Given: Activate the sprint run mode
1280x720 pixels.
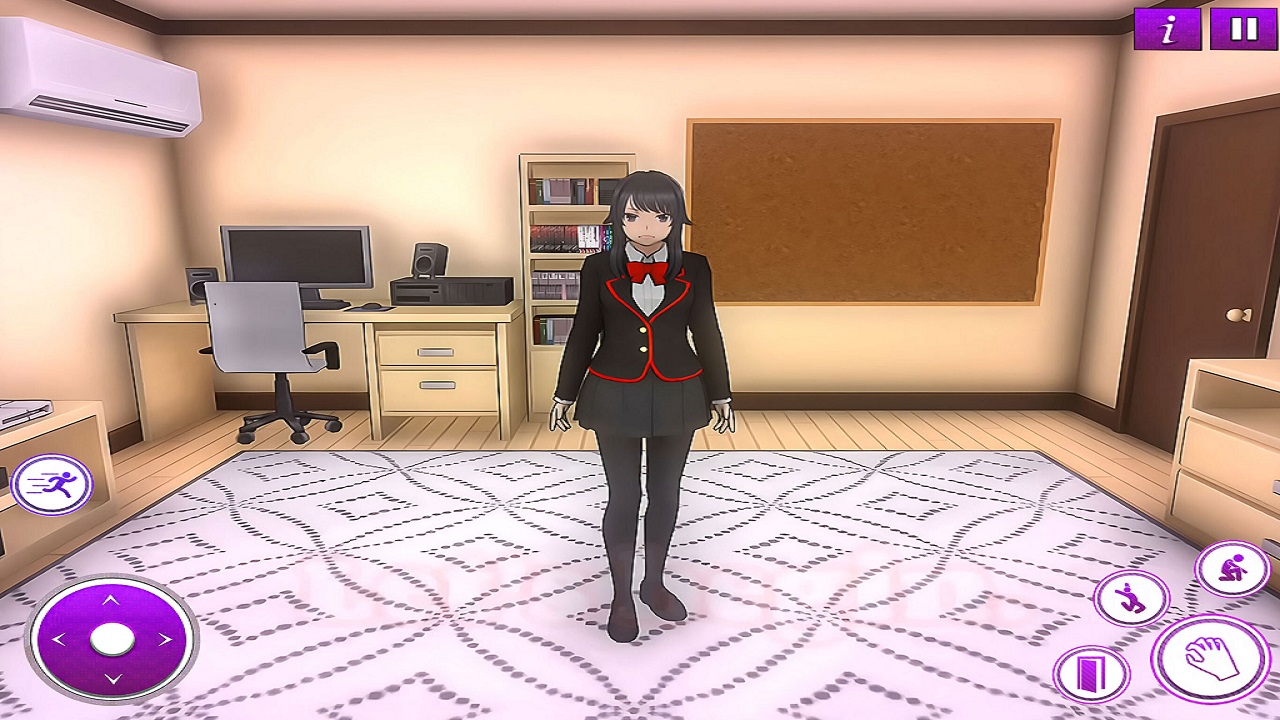Looking at the screenshot, I should pyautogui.click(x=52, y=486).
